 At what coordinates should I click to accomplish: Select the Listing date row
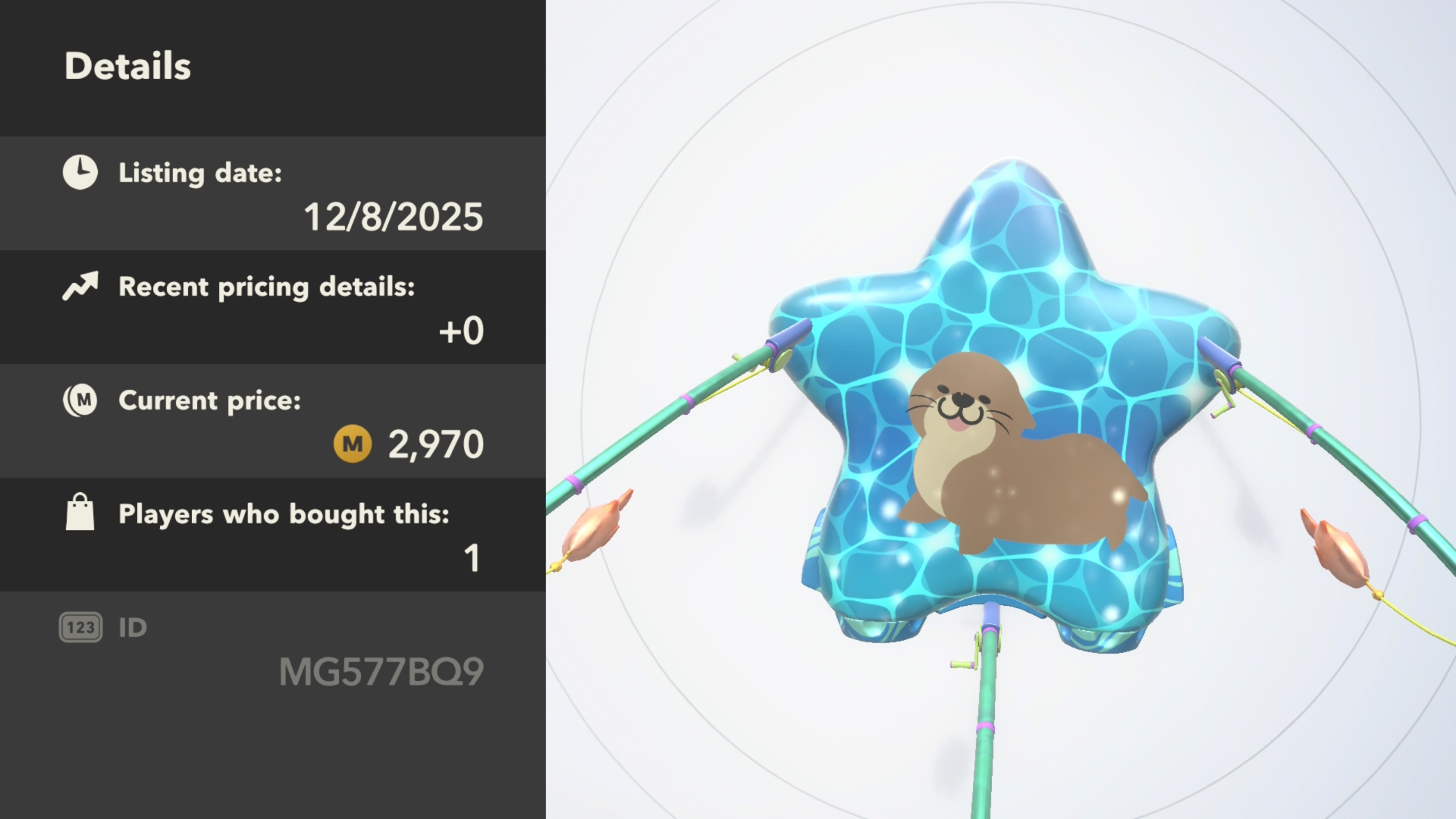click(x=273, y=194)
